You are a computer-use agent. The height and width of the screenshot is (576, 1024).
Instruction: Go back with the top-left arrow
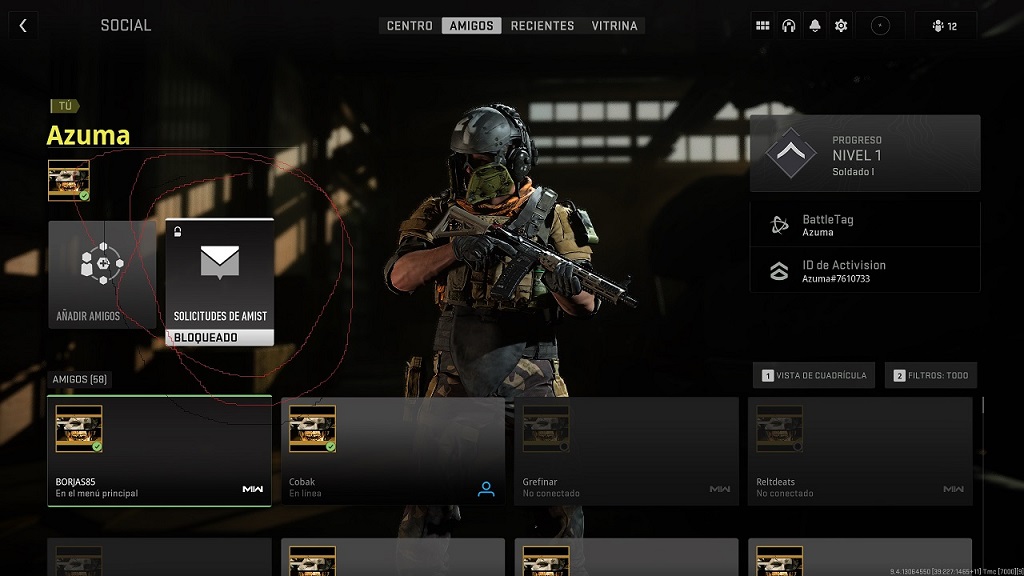click(x=23, y=25)
